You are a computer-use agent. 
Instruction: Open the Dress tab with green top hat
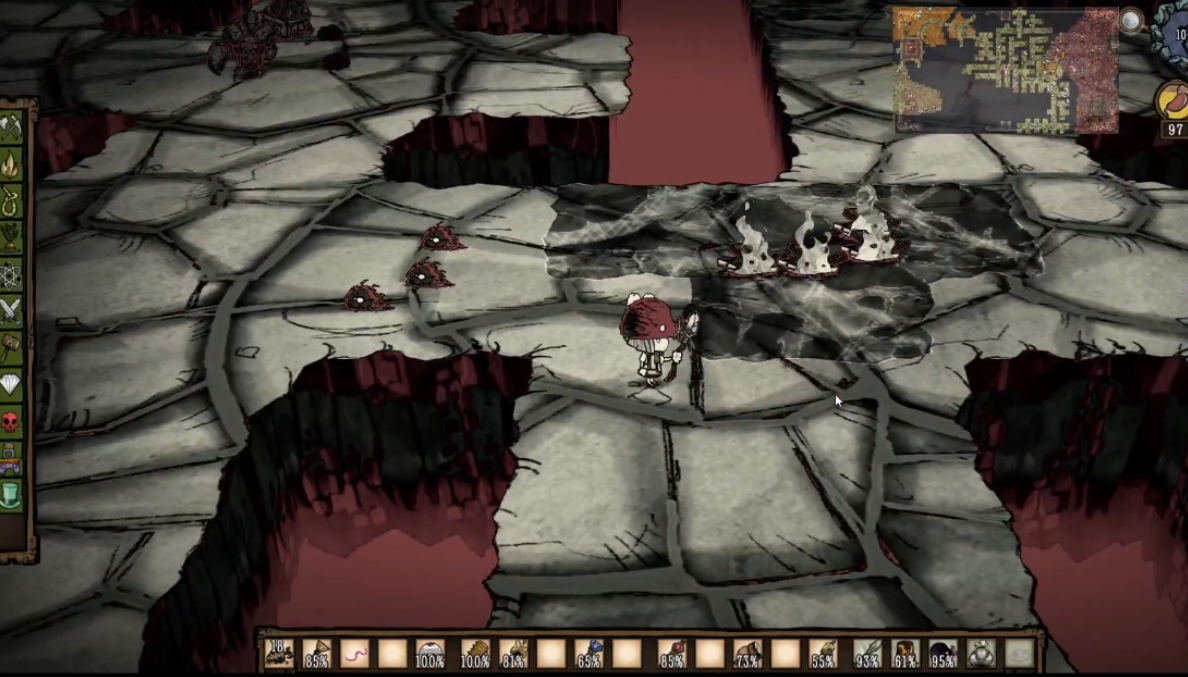pyautogui.click(x=11, y=494)
